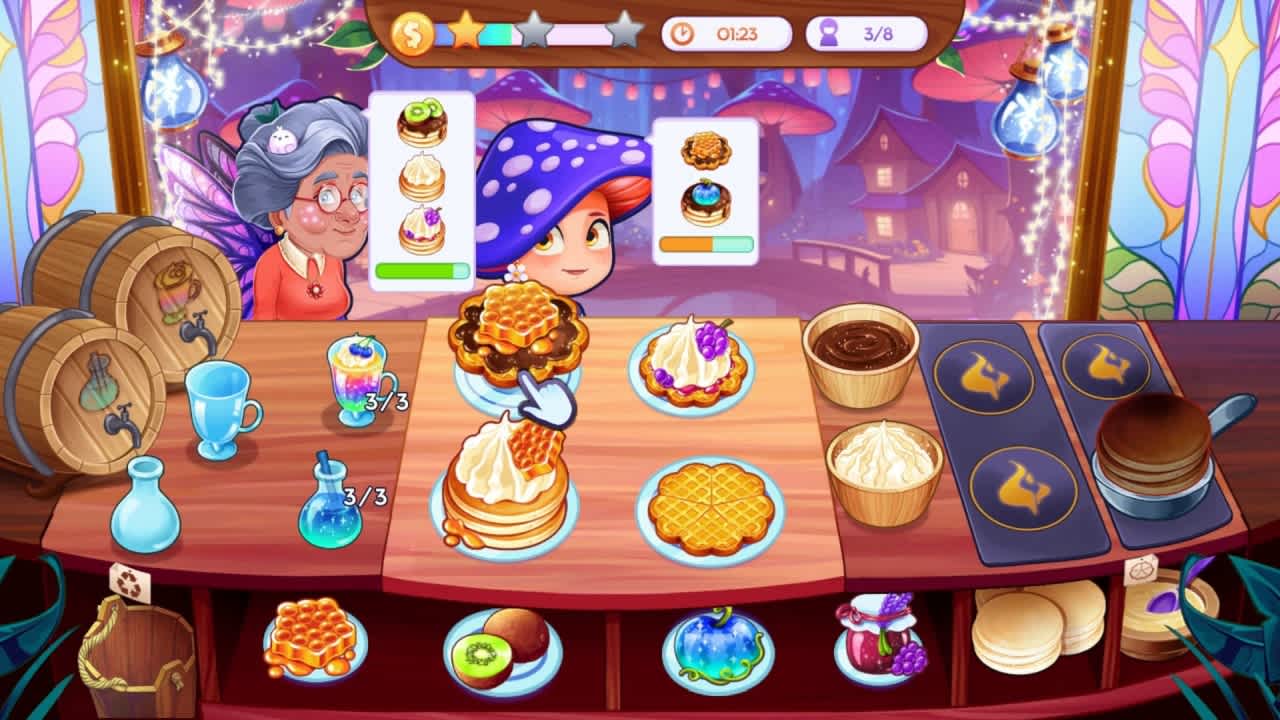Click the gold coin currency icon
This screenshot has width=1280, height=720.
411,31
